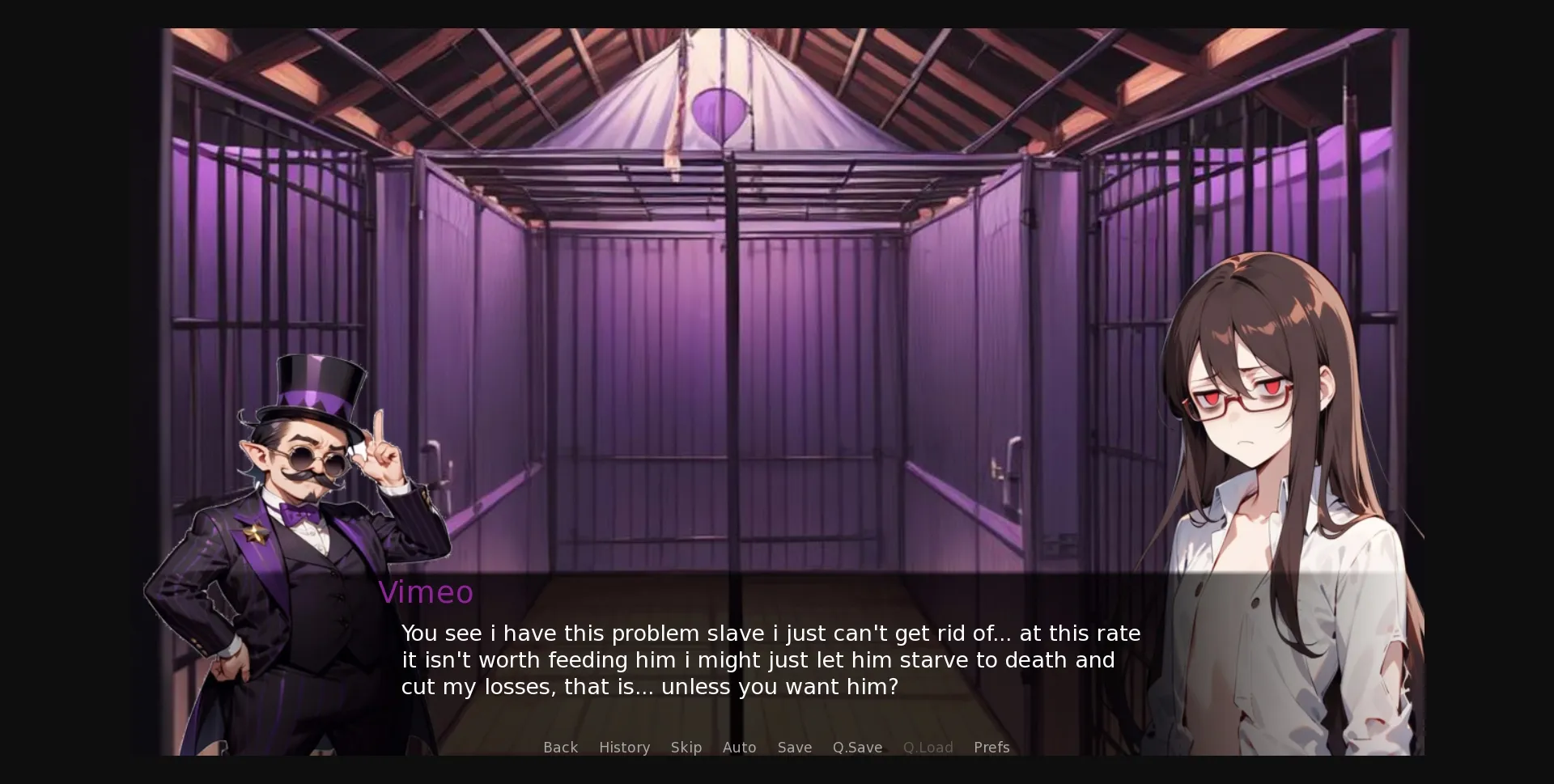
Task: Click the top-hatted ringmaster sprite
Action: [x=308, y=526]
